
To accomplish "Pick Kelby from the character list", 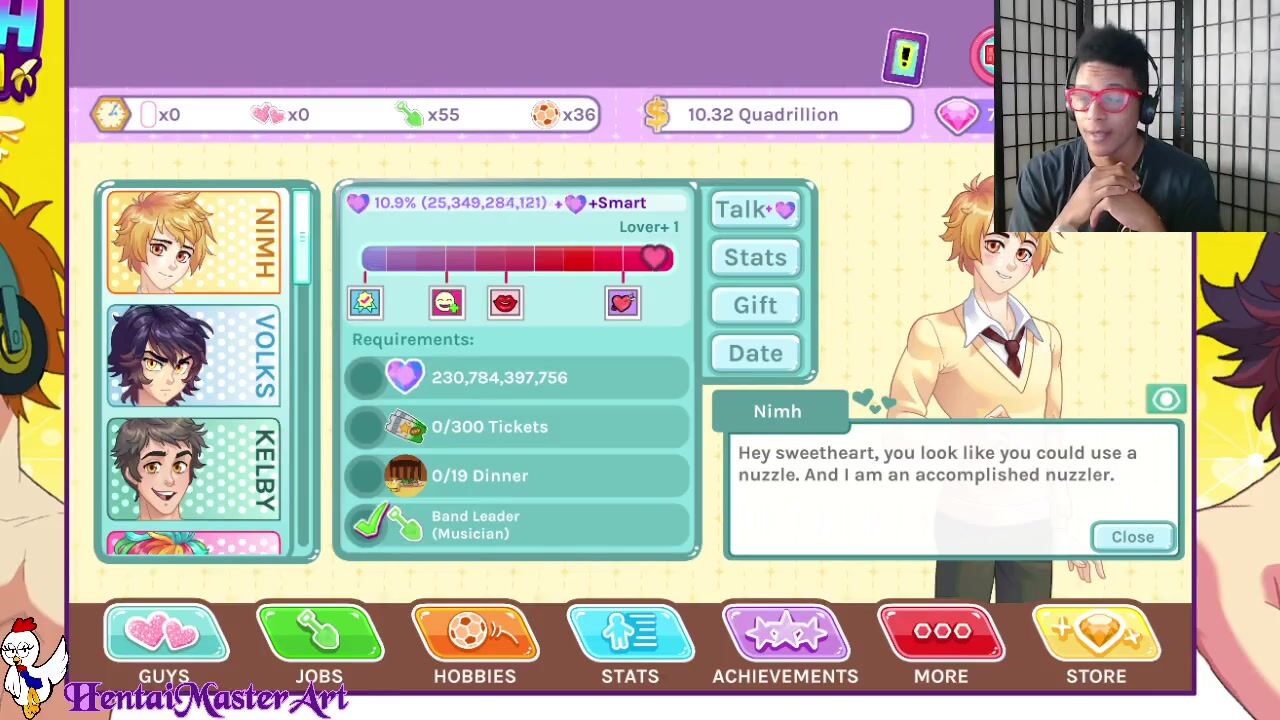I will point(194,469).
